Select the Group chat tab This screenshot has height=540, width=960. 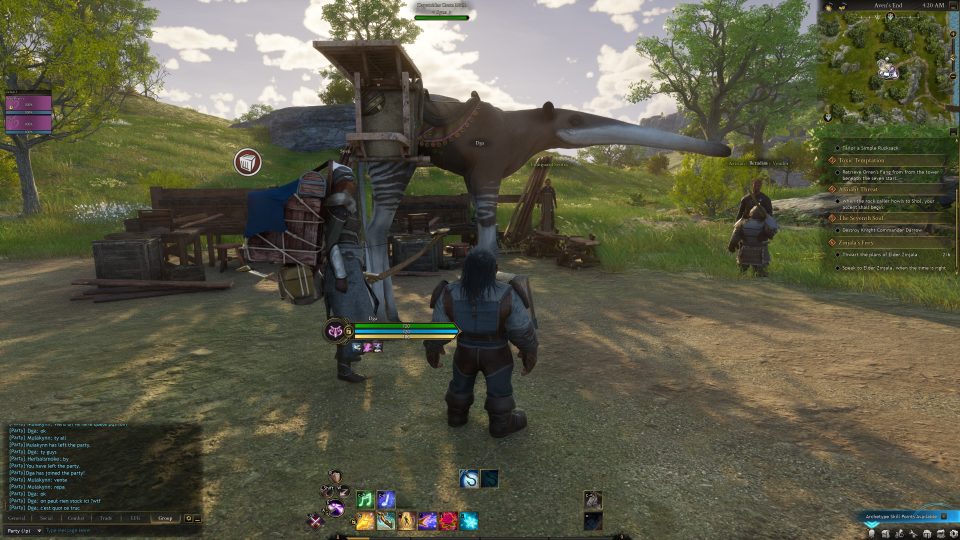pos(165,518)
